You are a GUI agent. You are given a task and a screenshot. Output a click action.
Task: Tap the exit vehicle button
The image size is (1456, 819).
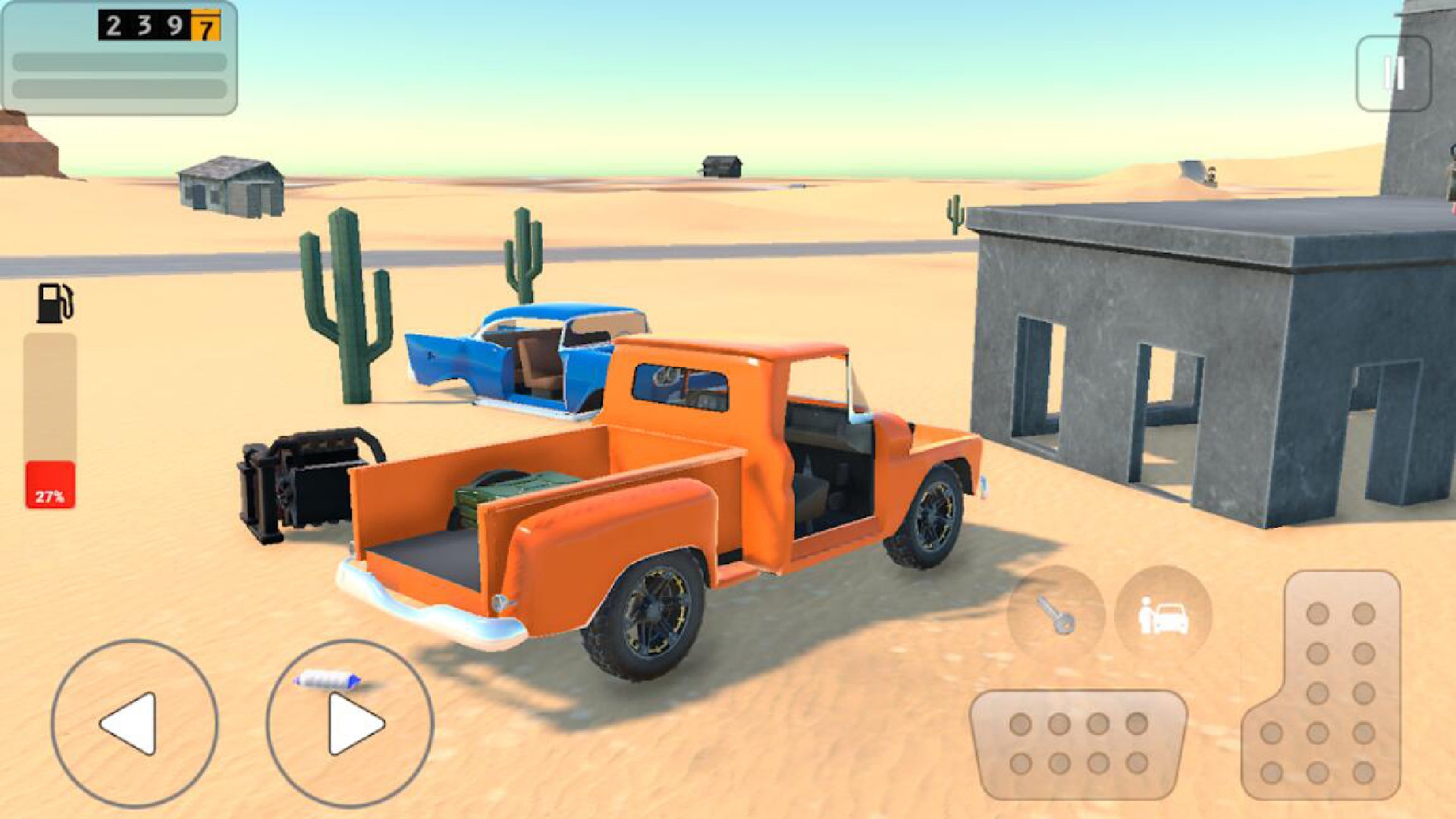point(1163,613)
